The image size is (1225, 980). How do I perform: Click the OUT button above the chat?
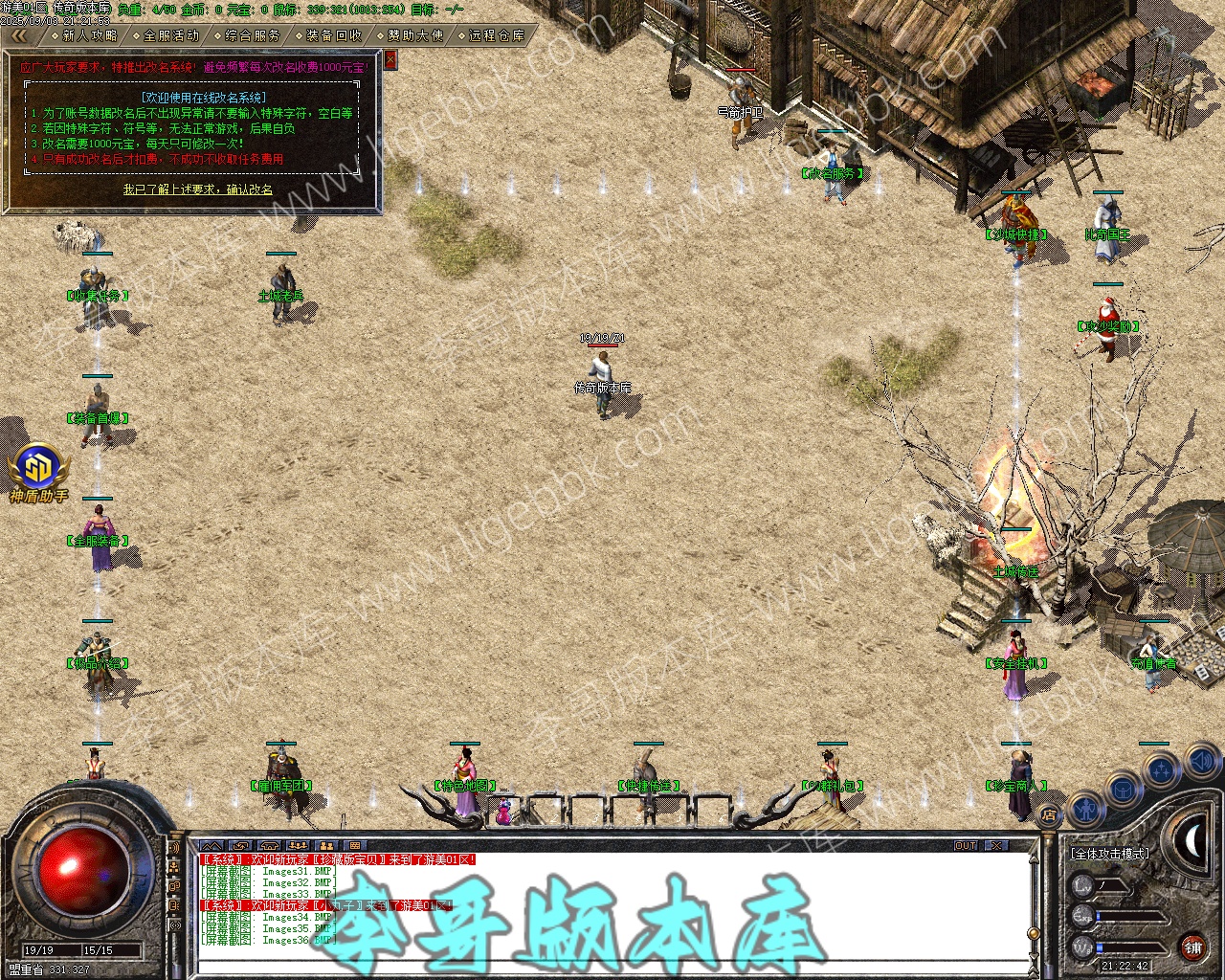[966, 845]
